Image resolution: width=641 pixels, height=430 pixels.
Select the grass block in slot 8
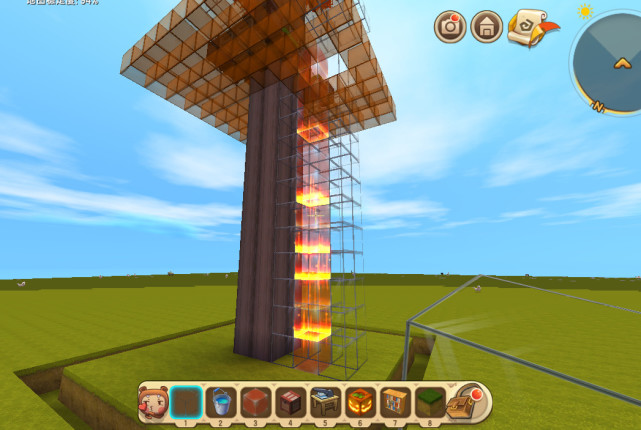click(x=428, y=403)
